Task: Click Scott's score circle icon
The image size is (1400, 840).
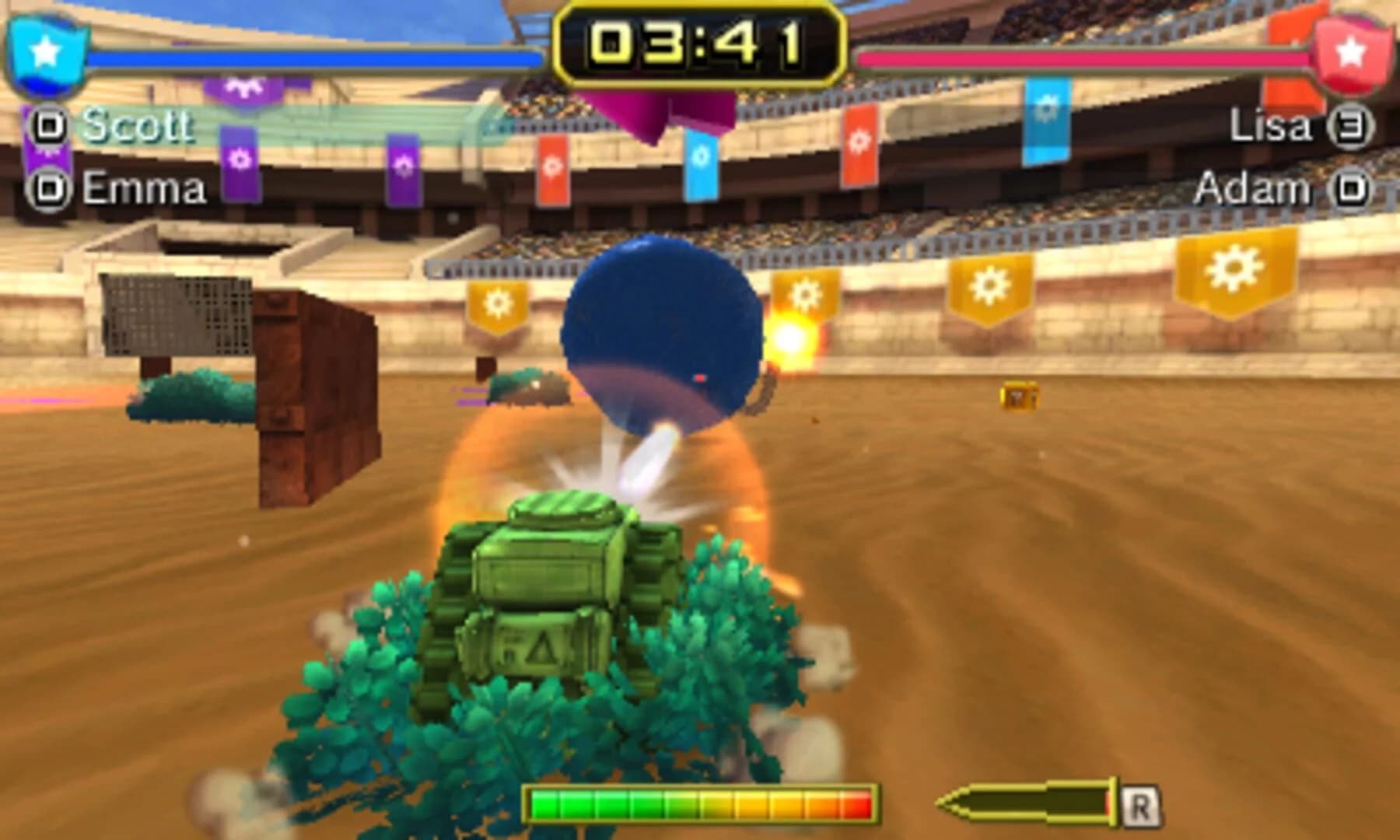Action: (x=48, y=124)
